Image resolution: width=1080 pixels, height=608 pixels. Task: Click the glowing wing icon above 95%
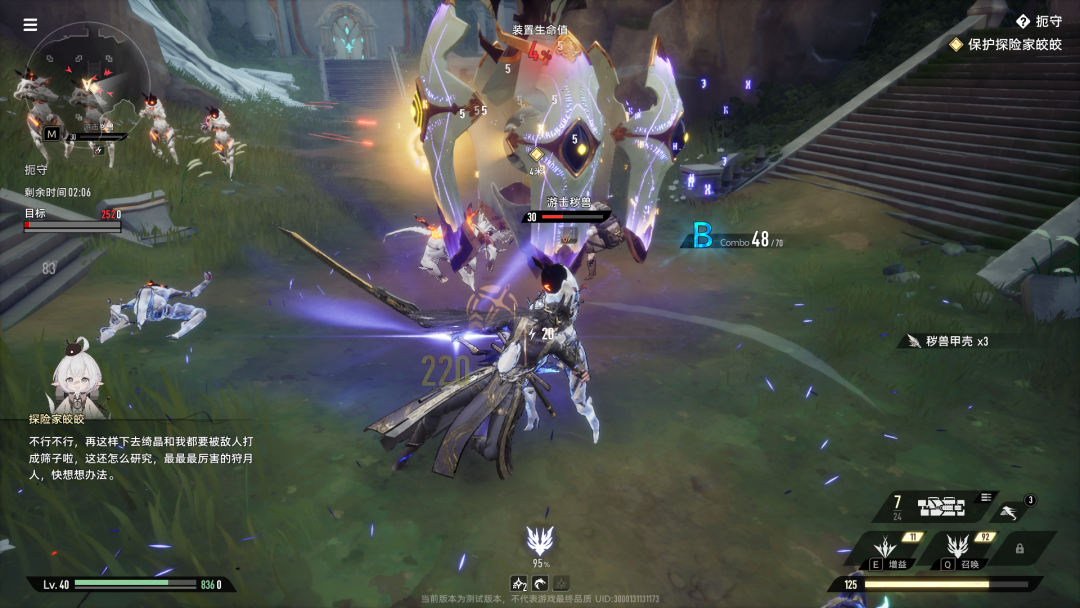tap(540, 541)
